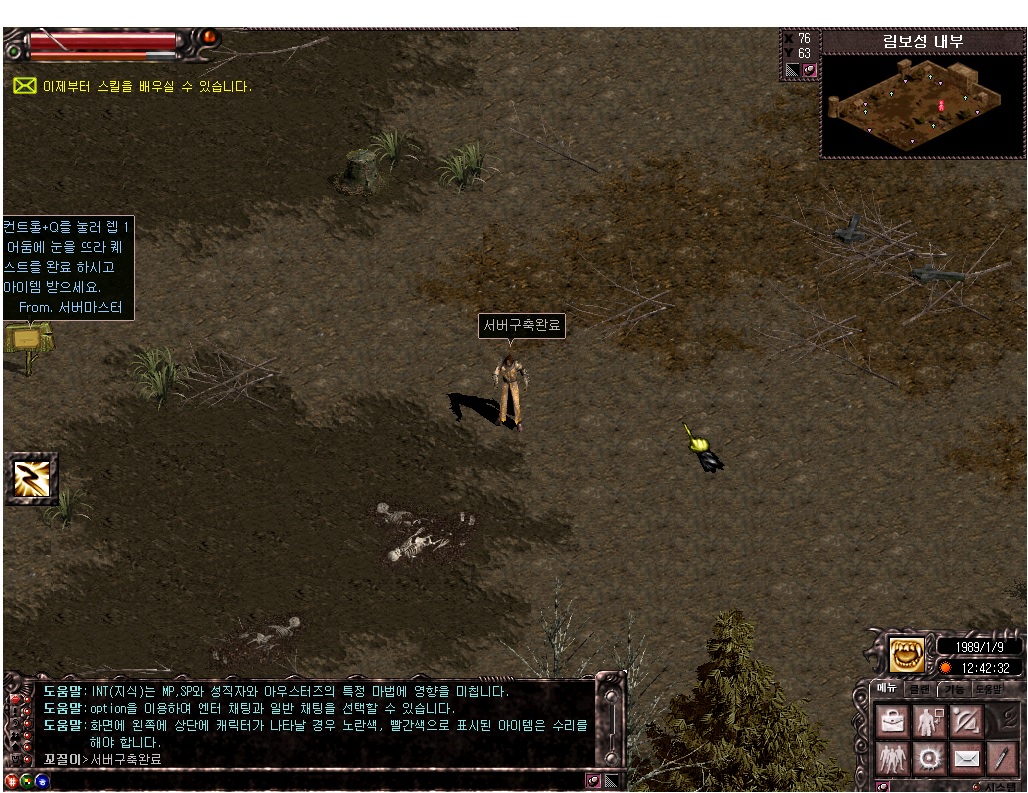Click the pink toggle under map coordinates
1028x793 pixels.
(810, 70)
